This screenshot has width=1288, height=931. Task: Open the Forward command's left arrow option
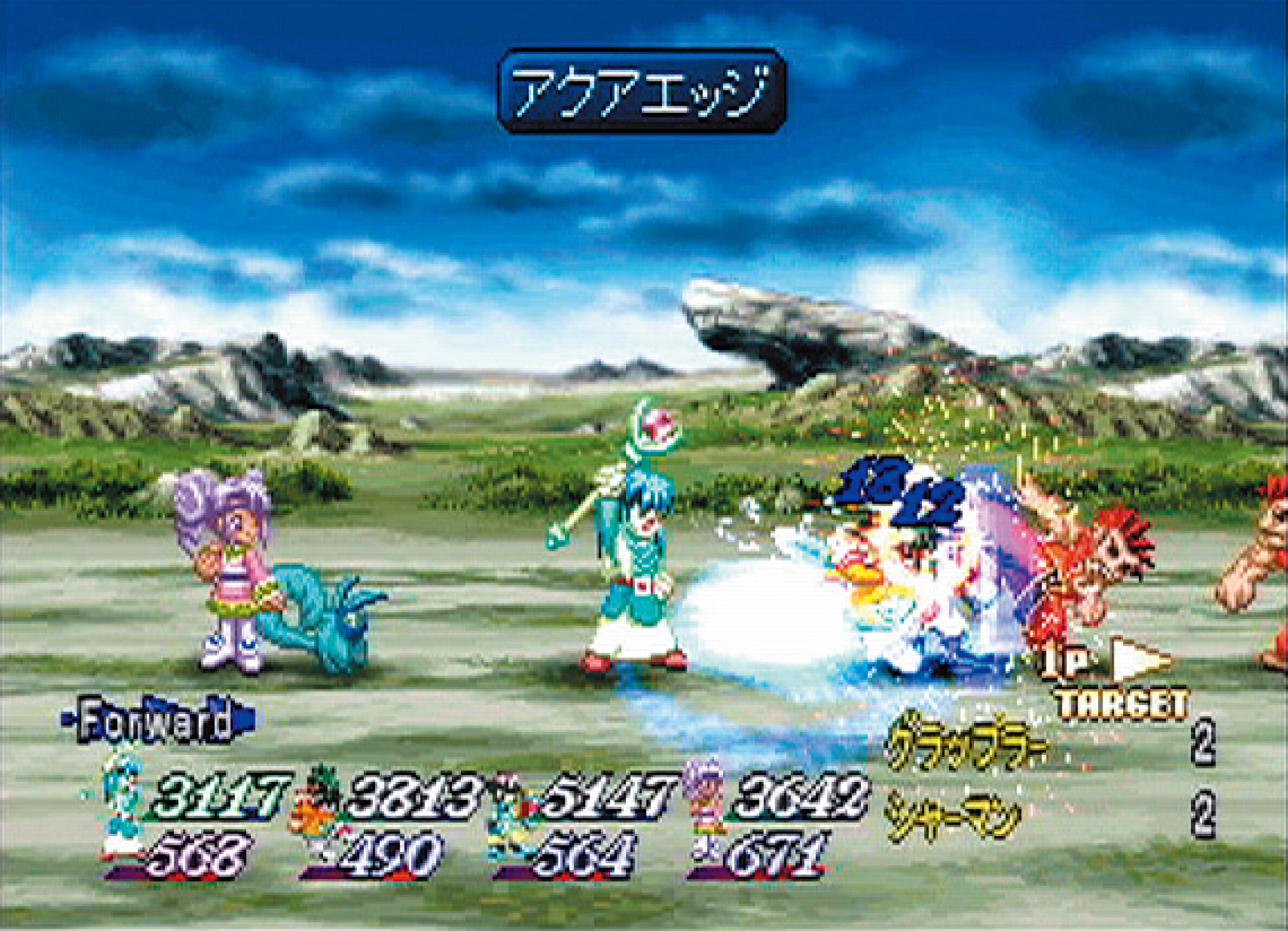68,720
